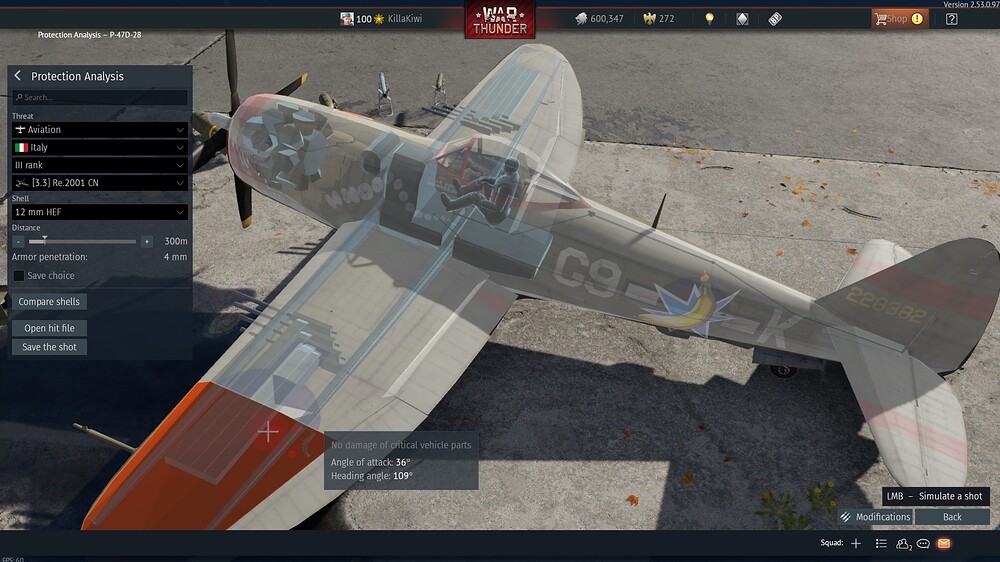Return with the Back button
The width and height of the screenshot is (1000, 562).
[952, 517]
